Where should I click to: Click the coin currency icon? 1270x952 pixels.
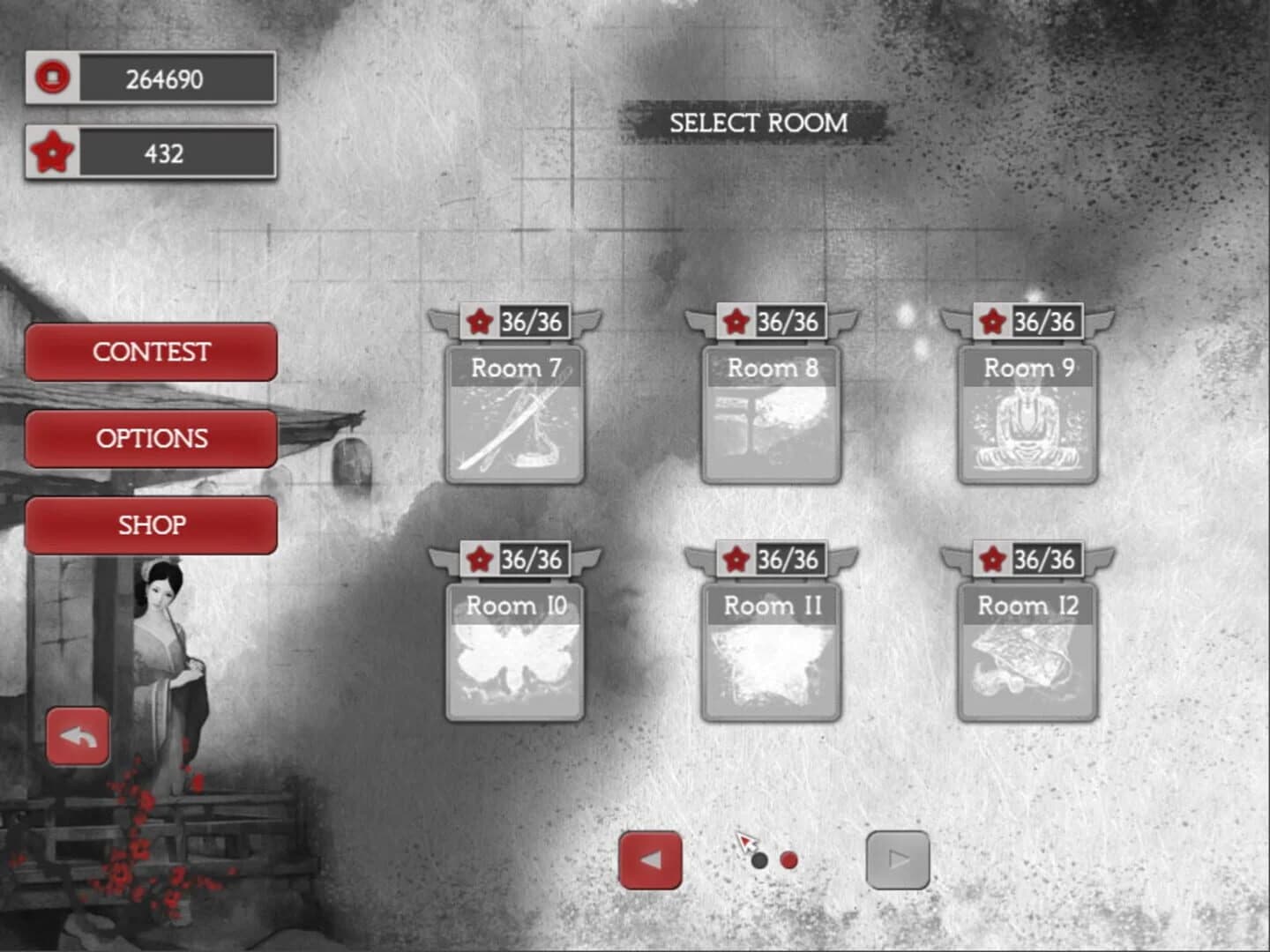55,79
